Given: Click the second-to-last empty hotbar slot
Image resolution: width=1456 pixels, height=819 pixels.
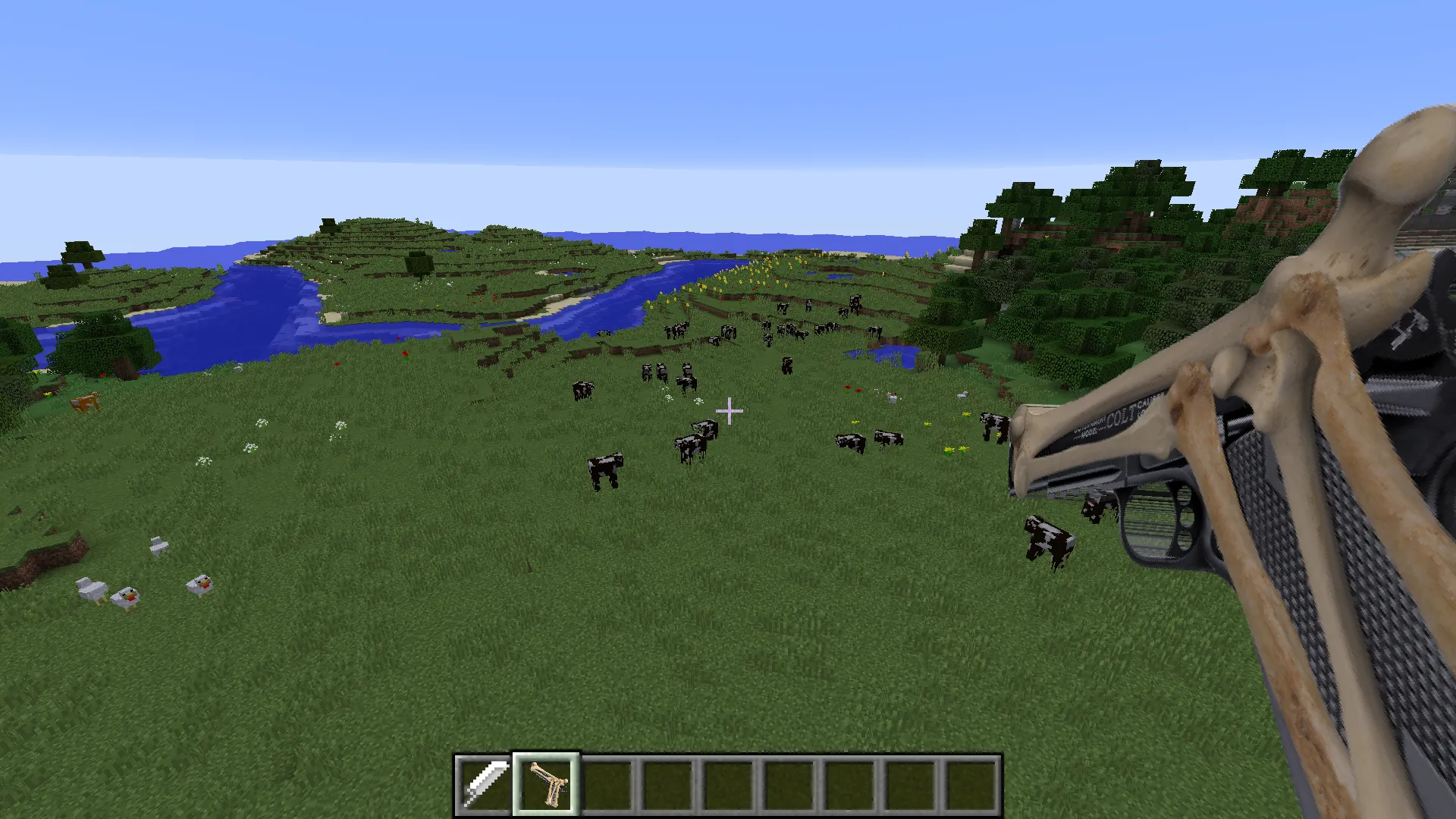Looking at the screenshot, I should coord(911,781).
